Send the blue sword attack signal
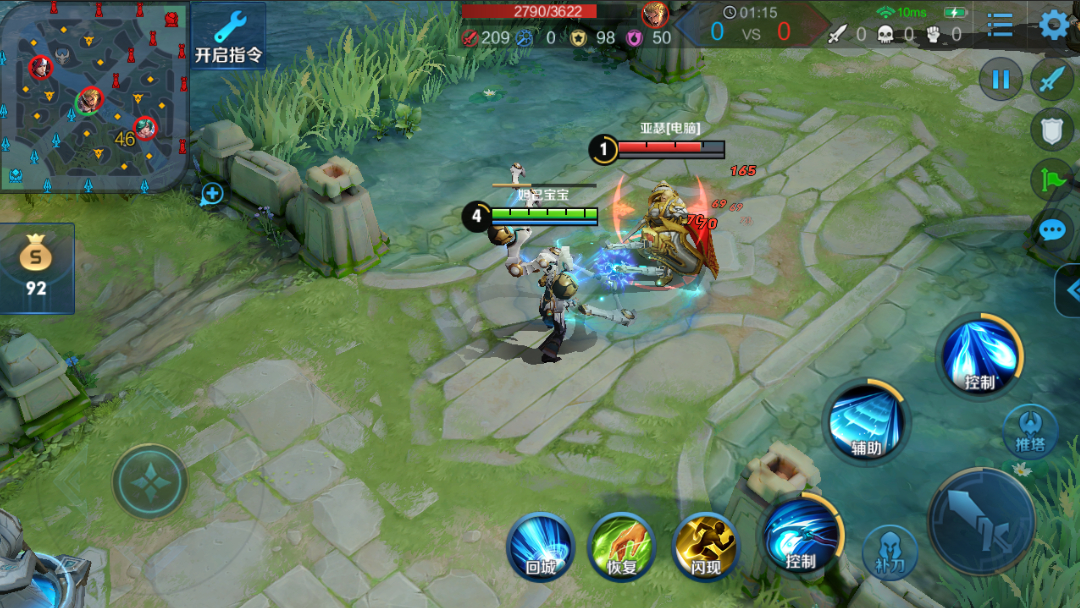Viewport: 1080px width, 608px height. pyautogui.click(x=1051, y=78)
